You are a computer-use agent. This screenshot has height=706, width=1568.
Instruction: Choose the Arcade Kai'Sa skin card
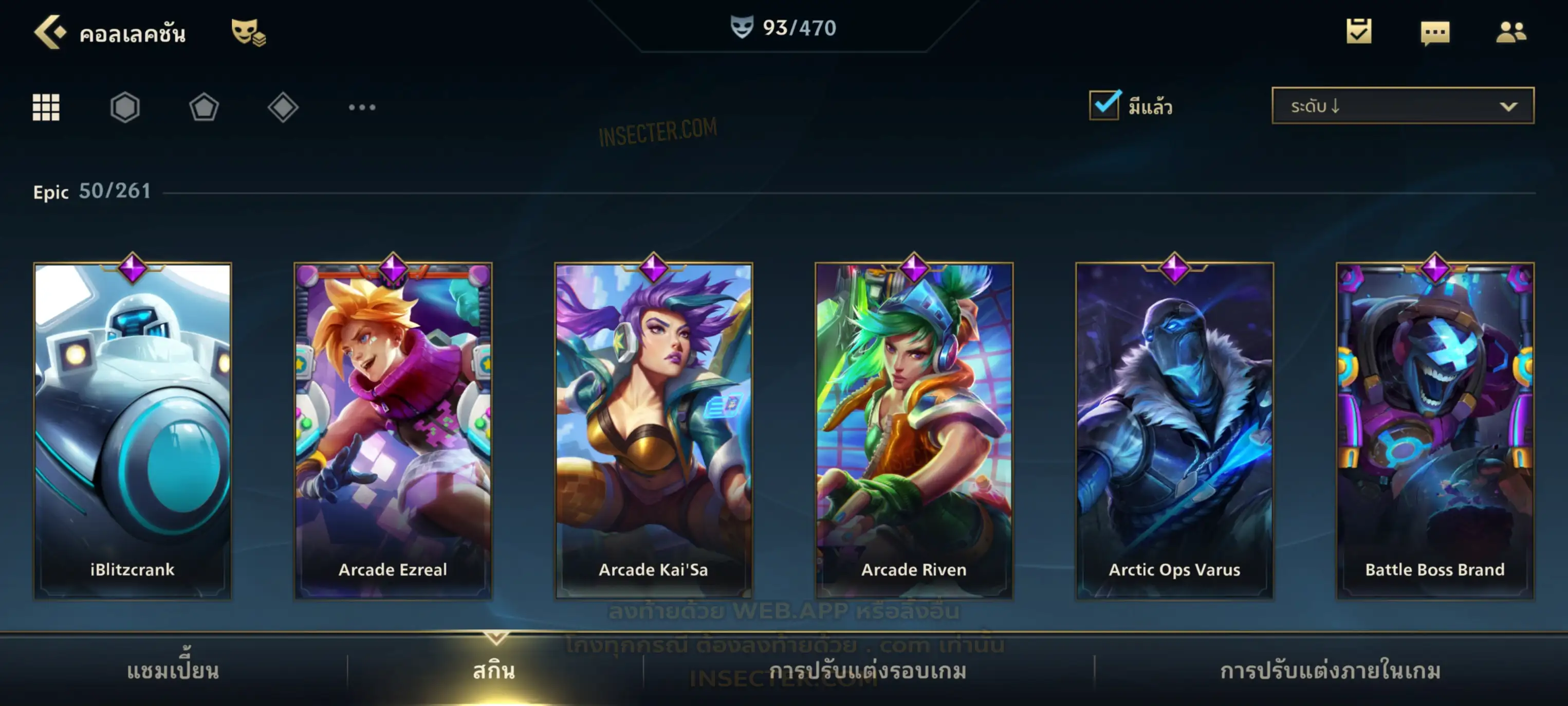click(x=654, y=430)
